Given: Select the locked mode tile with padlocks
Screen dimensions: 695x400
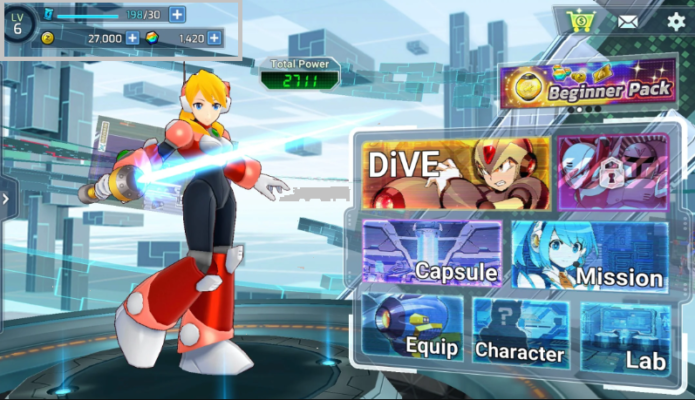Looking at the screenshot, I should pyautogui.click(x=612, y=172).
